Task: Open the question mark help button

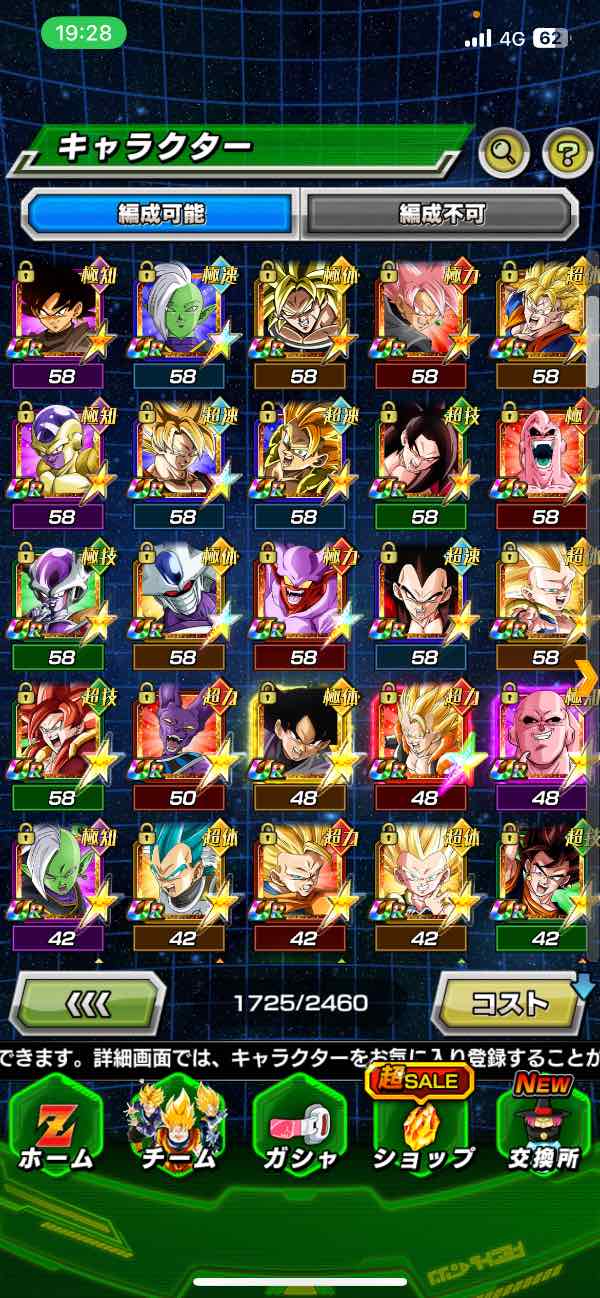Action: tap(567, 153)
